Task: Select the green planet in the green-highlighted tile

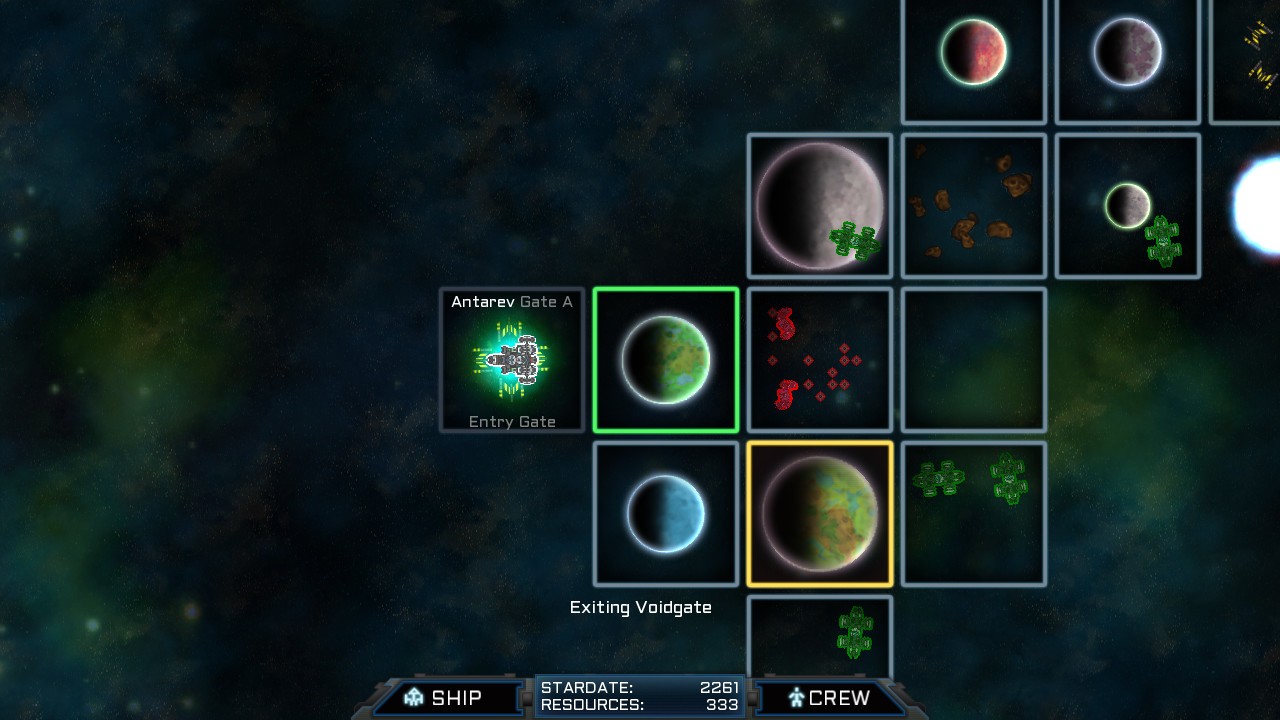Action: click(666, 360)
